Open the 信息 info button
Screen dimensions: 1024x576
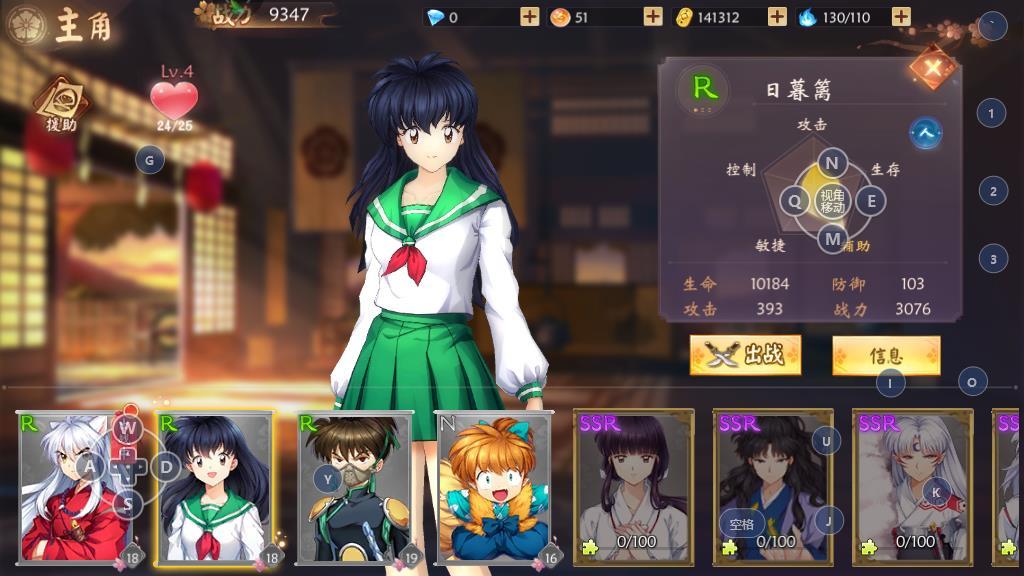point(886,355)
